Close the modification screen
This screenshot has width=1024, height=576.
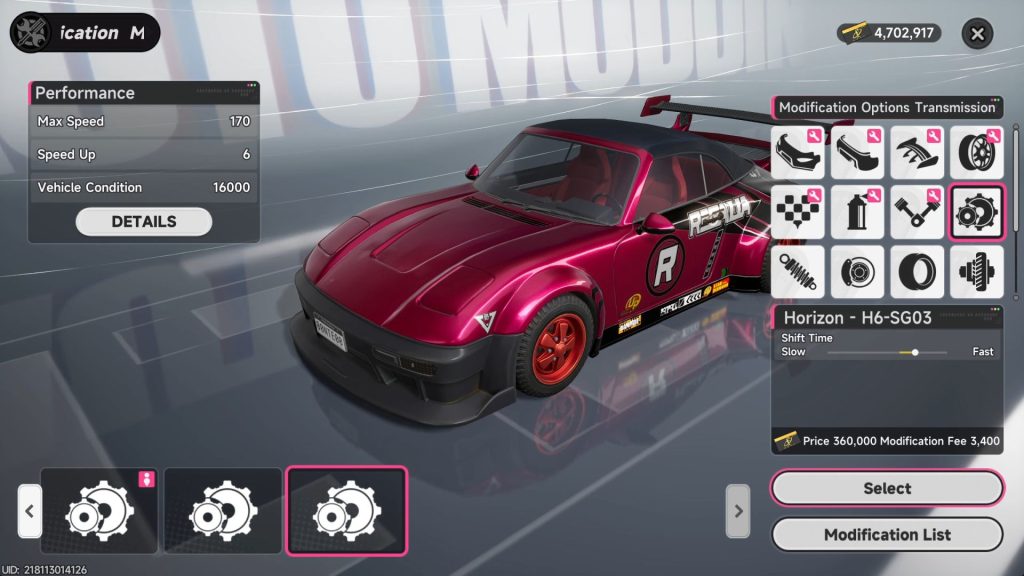click(x=977, y=34)
